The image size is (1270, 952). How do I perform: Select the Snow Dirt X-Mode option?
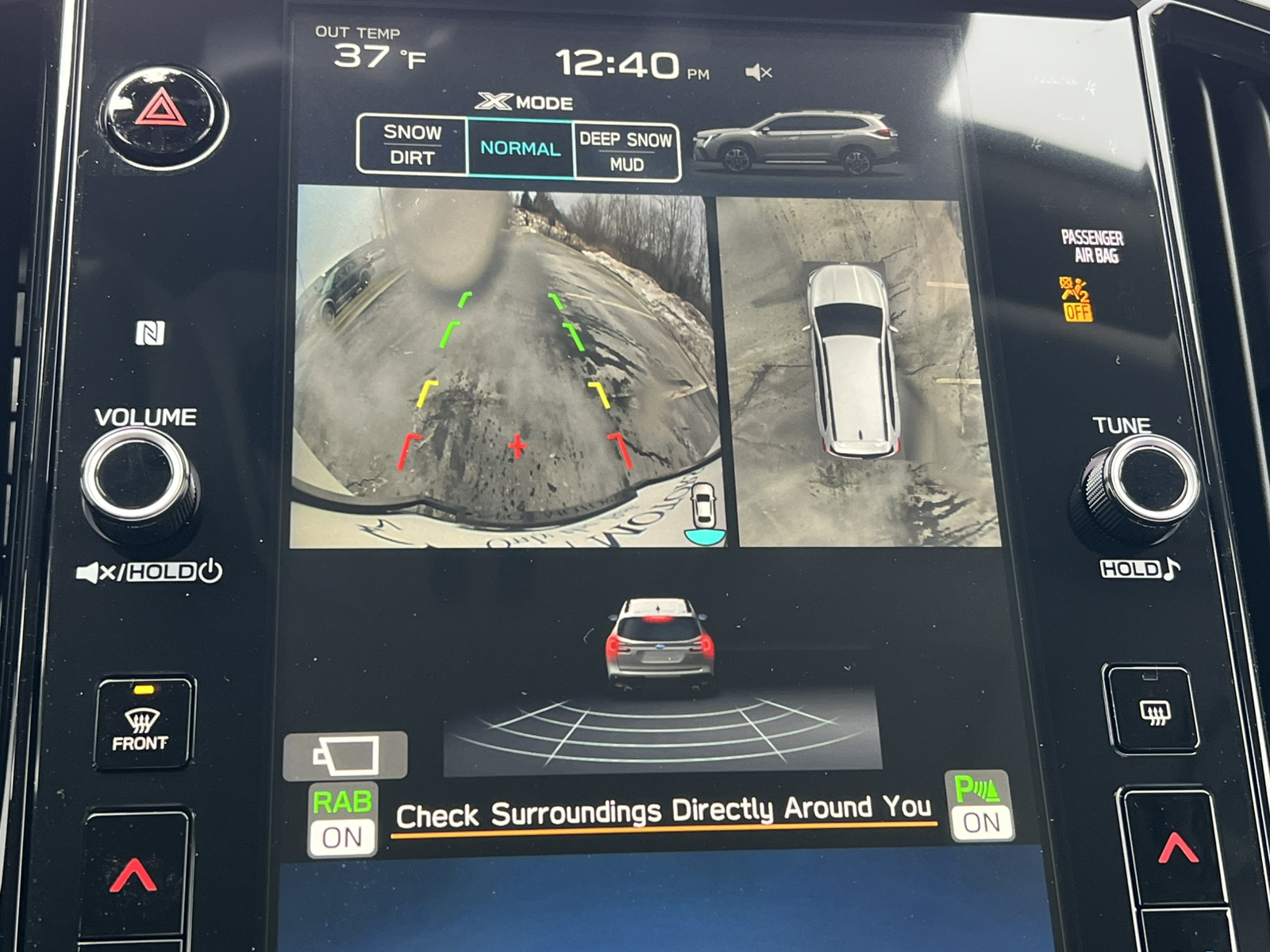coord(412,144)
